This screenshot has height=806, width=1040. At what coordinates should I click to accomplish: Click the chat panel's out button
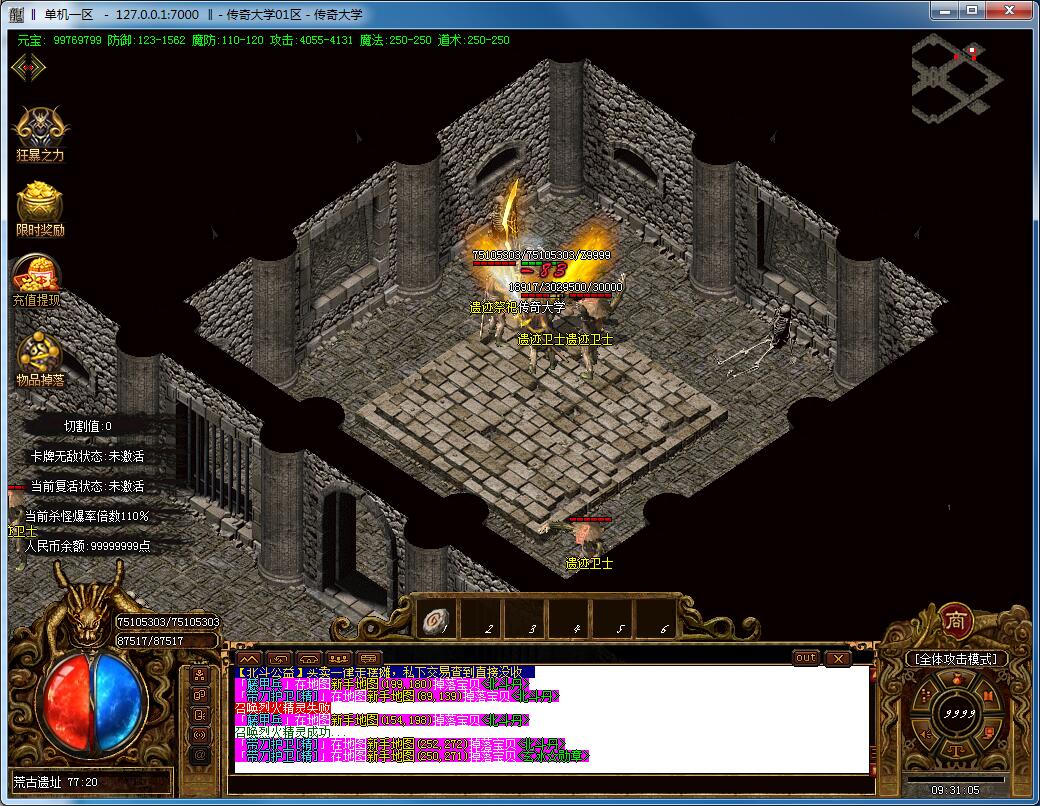tap(806, 658)
